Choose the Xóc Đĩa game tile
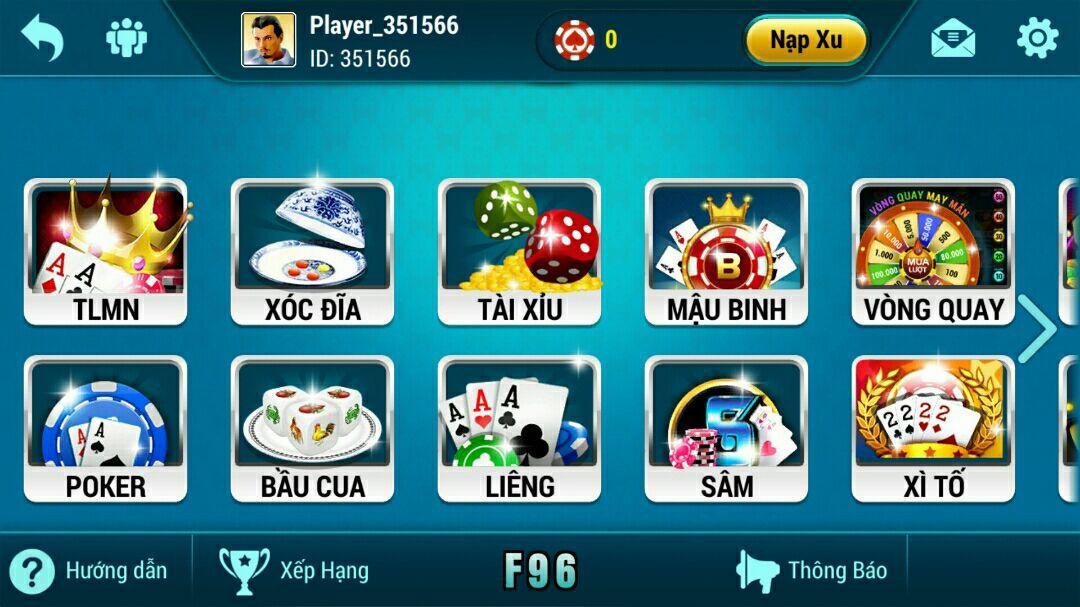1080x607 pixels. click(312, 251)
